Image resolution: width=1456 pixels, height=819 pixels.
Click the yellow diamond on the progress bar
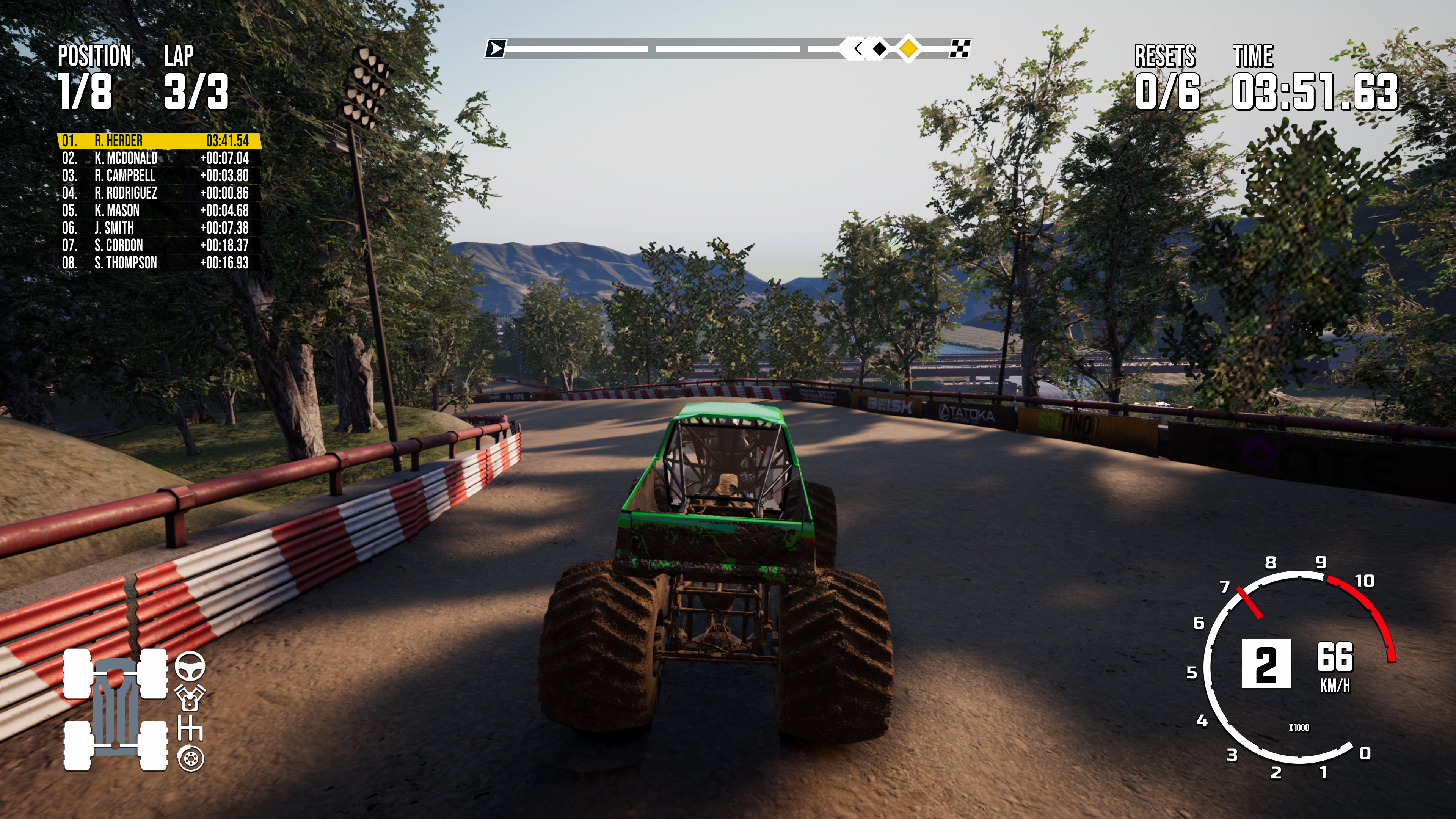click(x=908, y=49)
